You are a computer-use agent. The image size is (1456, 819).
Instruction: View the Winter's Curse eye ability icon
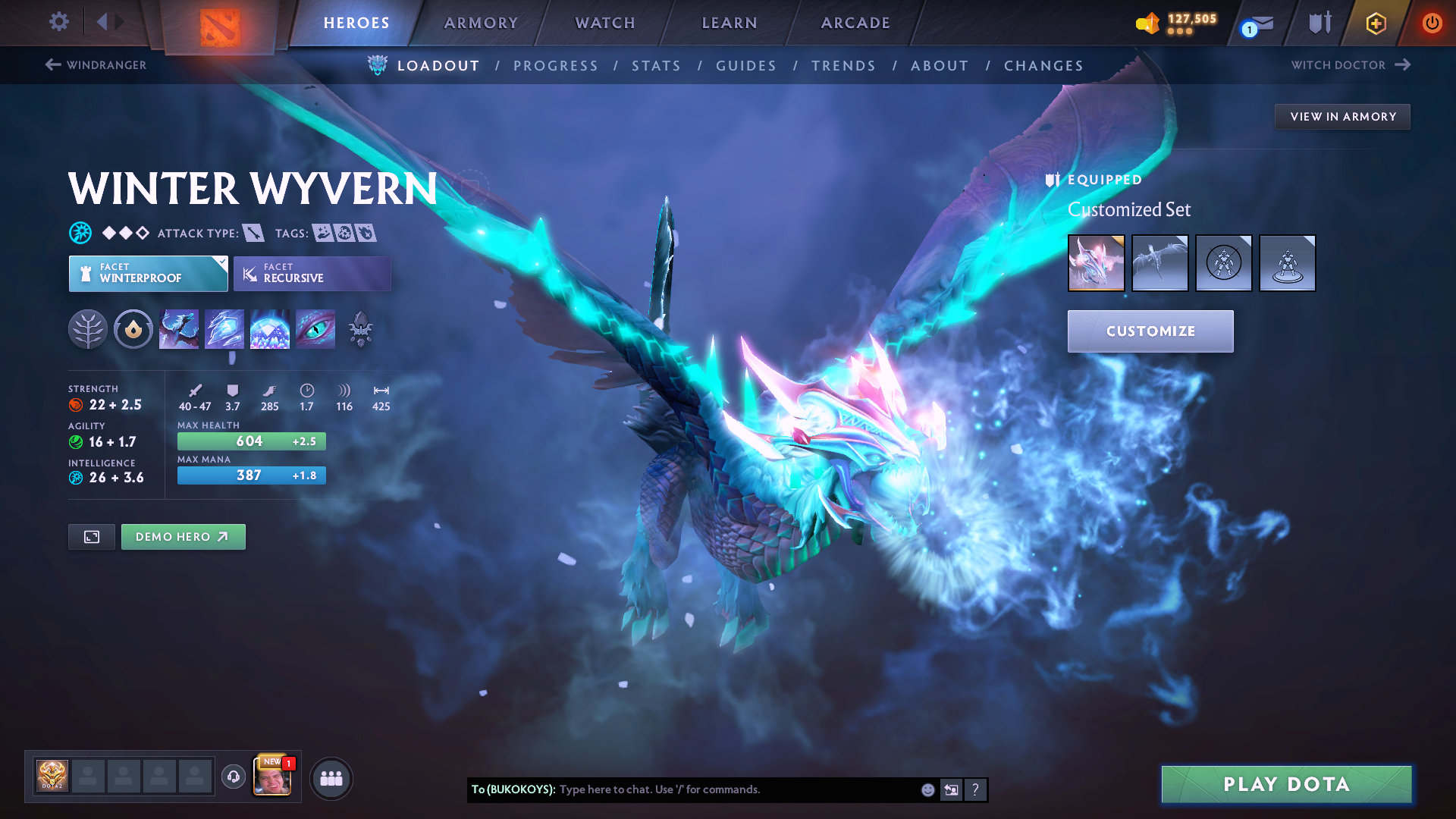tap(315, 329)
